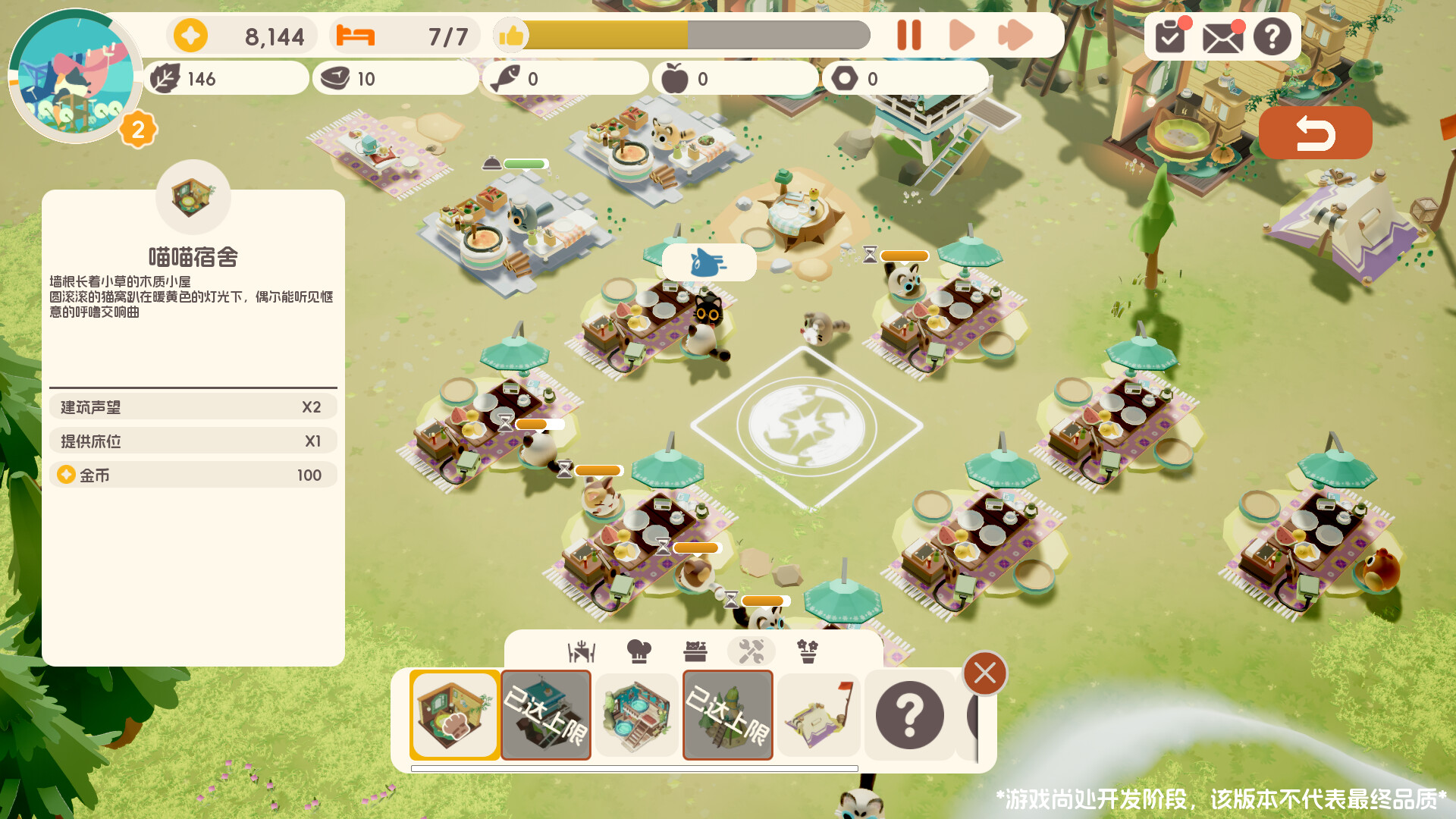Select the purple tent building thumbnail
1456x819 pixels.
pyautogui.click(x=817, y=714)
